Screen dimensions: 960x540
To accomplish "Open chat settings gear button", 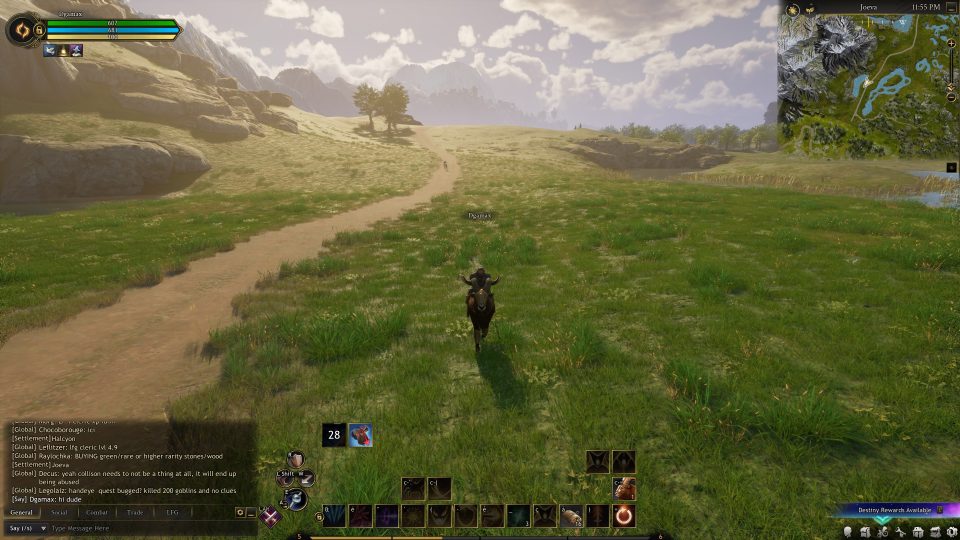I will [240, 512].
